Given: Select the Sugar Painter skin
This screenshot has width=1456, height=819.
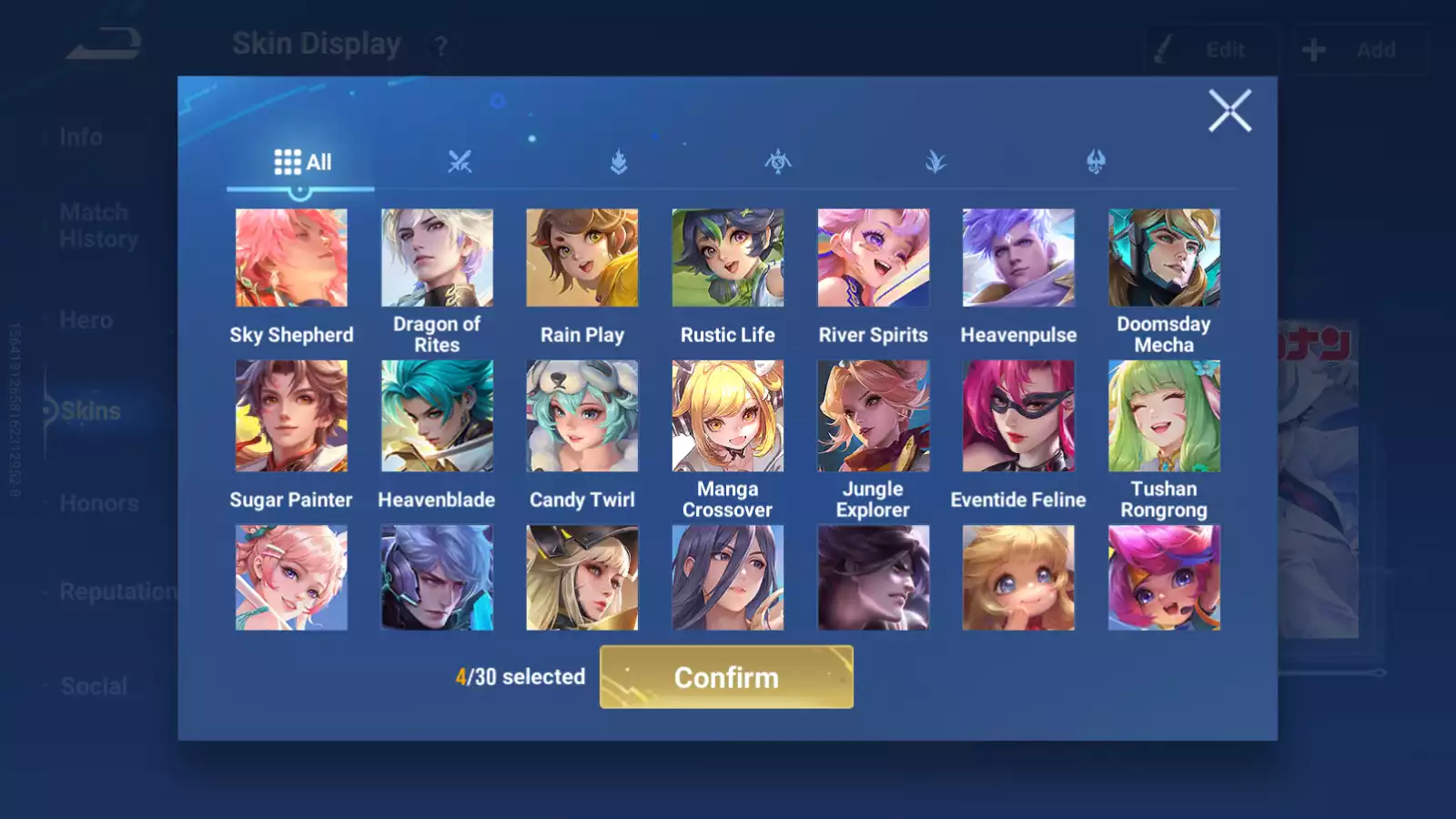Looking at the screenshot, I should (291, 416).
